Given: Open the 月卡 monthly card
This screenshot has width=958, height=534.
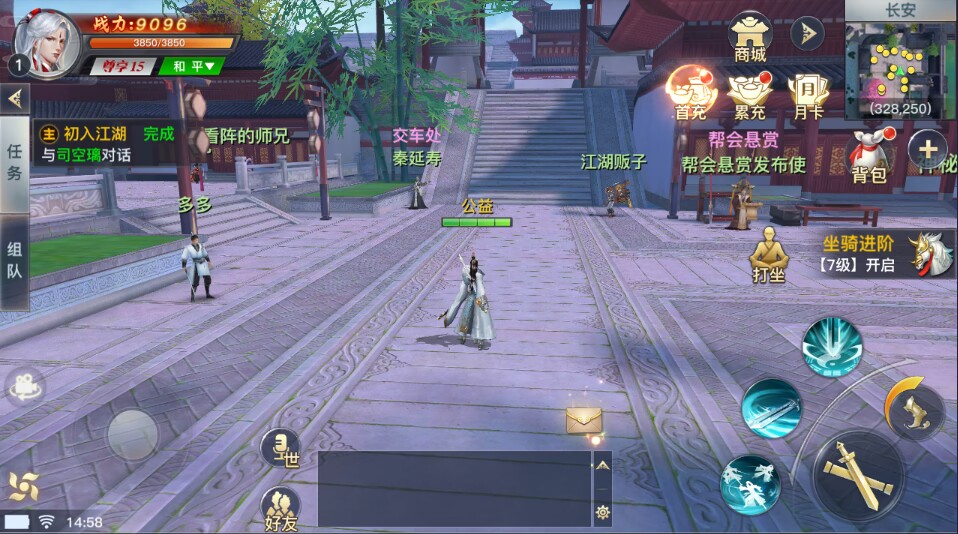Looking at the screenshot, I should click(807, 94).
